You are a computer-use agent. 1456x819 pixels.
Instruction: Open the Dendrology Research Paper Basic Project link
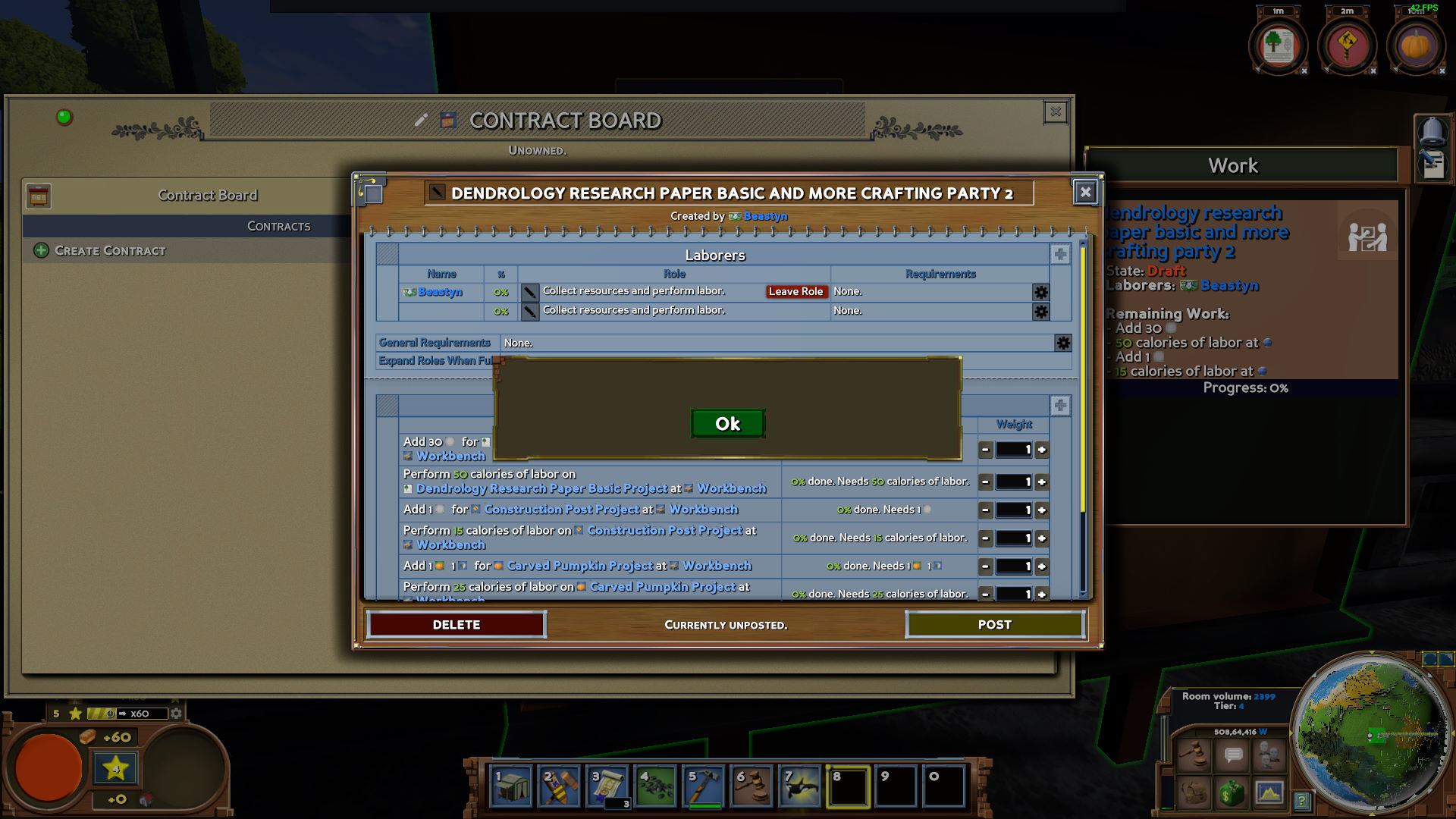coord(541,488)
